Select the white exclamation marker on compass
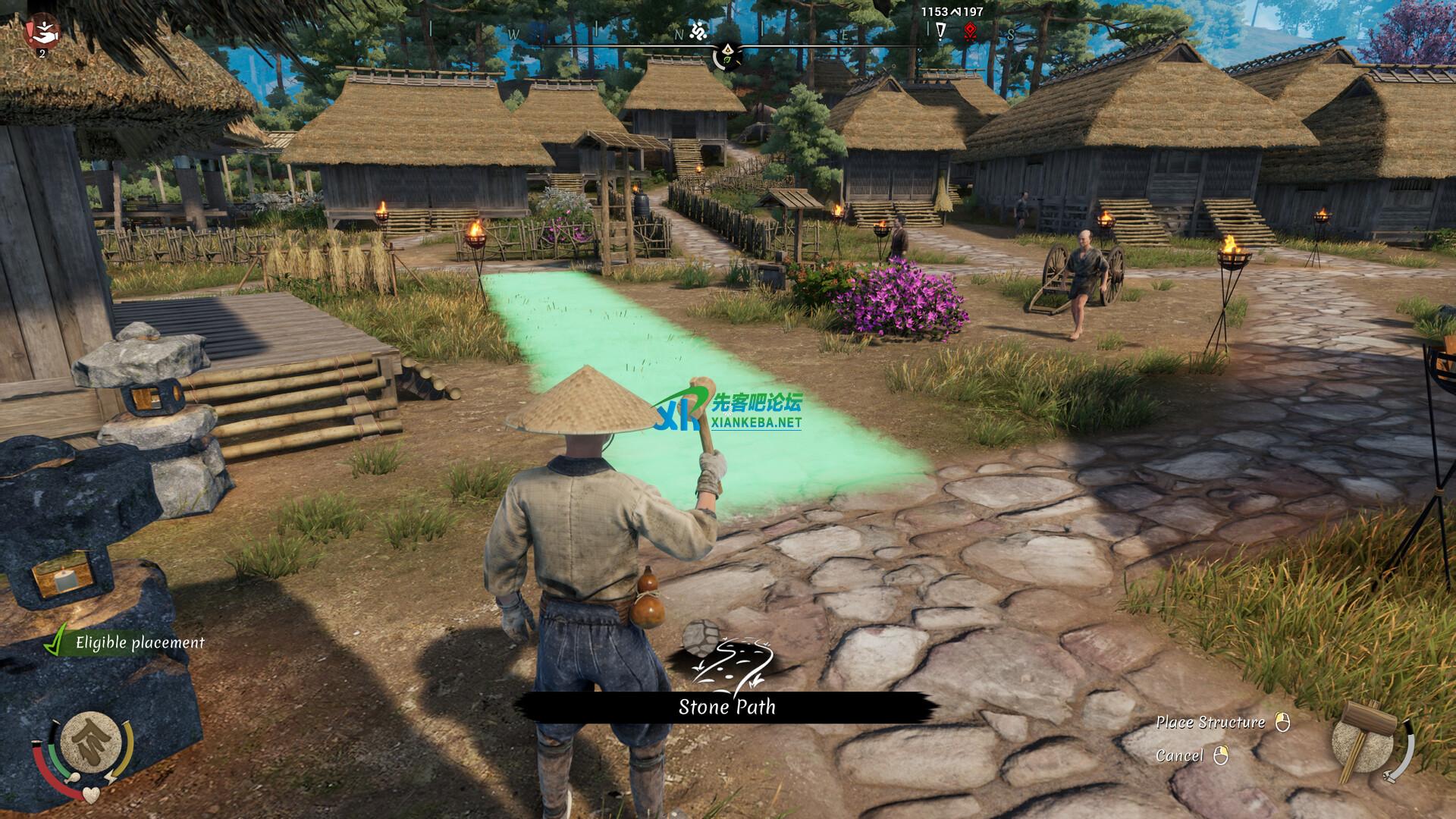 (941, 31)
